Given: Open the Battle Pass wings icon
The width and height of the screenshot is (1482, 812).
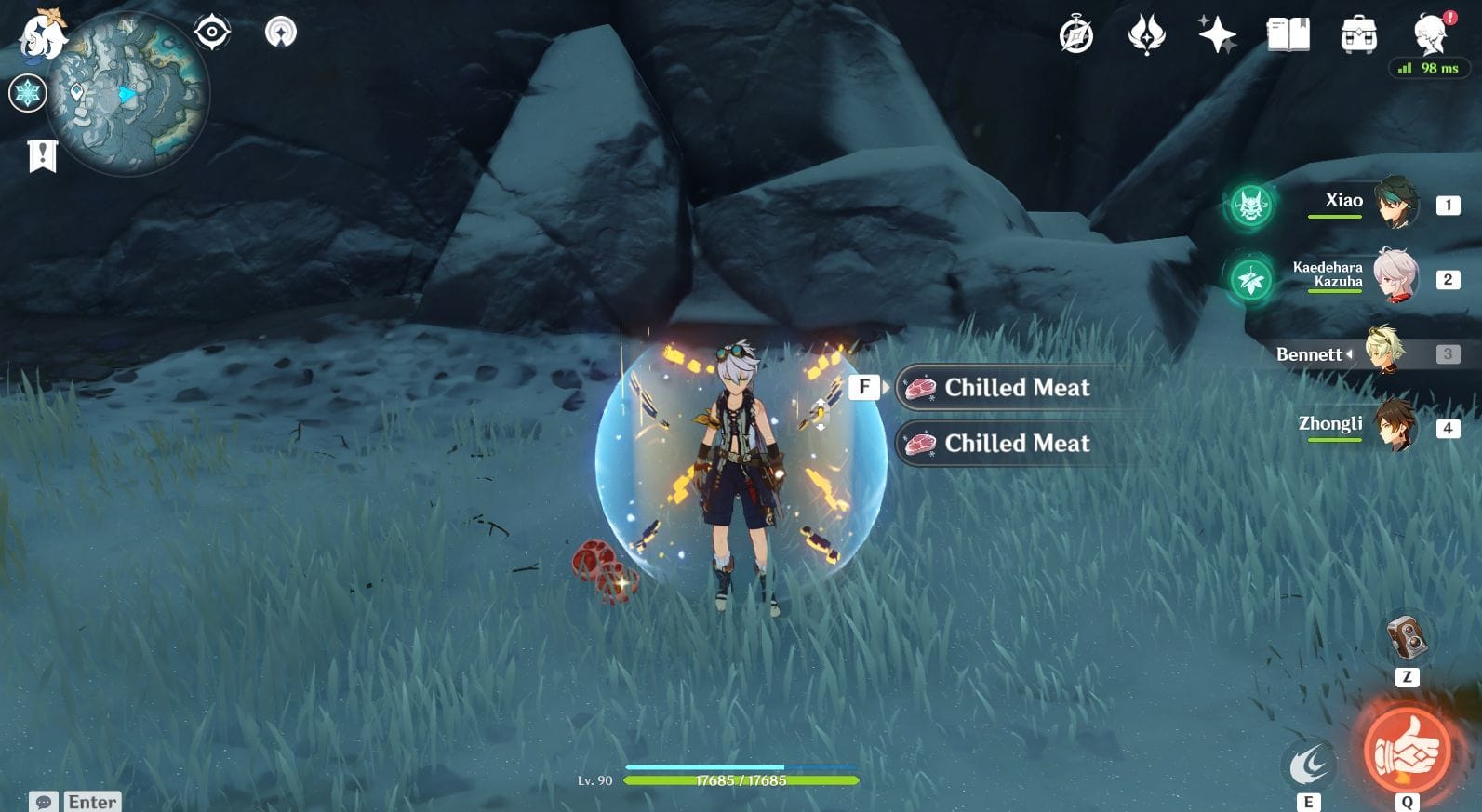Looking at the screenshot, I should click(x=1146, y=35).
